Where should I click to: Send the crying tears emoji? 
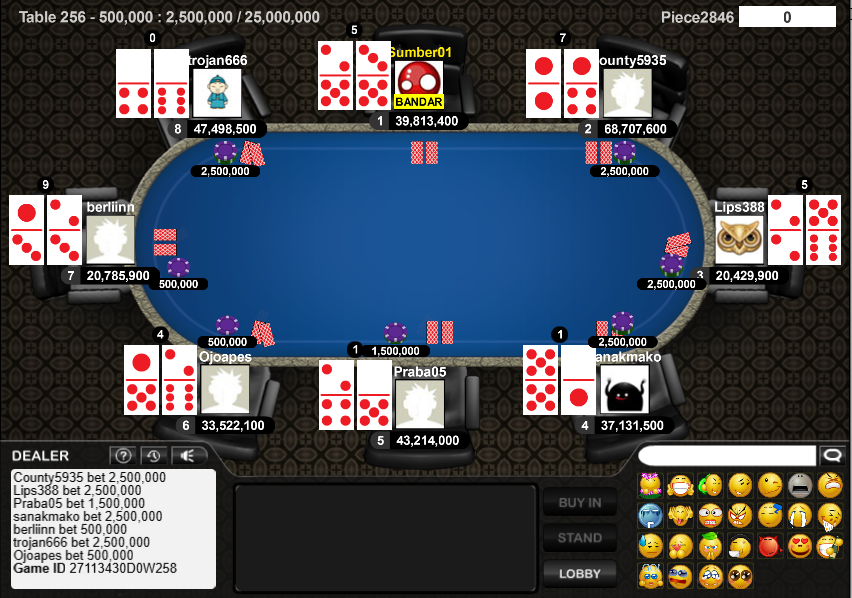pyautogui.click(x=800, y=516)
